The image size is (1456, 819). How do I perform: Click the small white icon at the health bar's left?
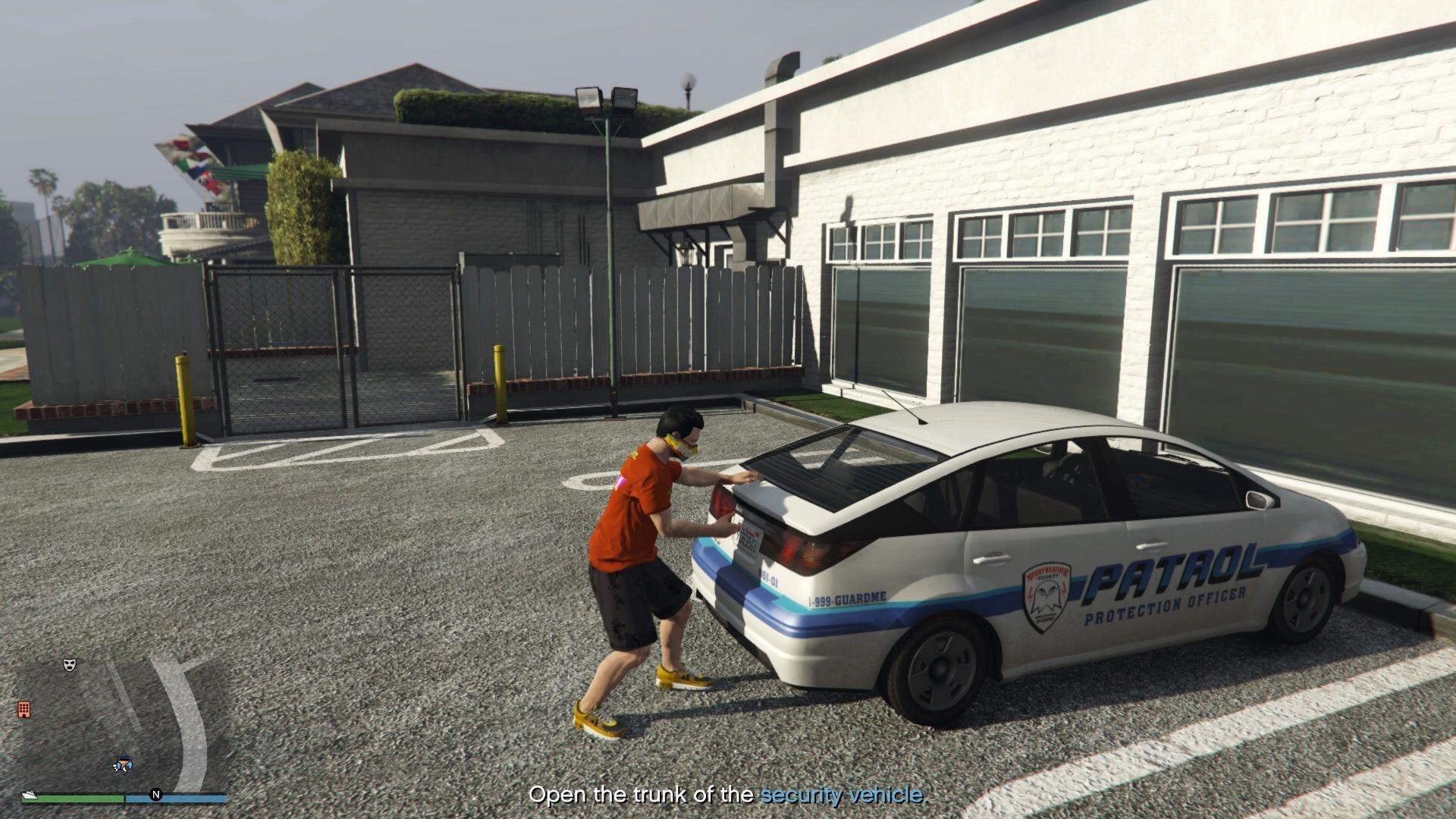(x=30, y=795)
